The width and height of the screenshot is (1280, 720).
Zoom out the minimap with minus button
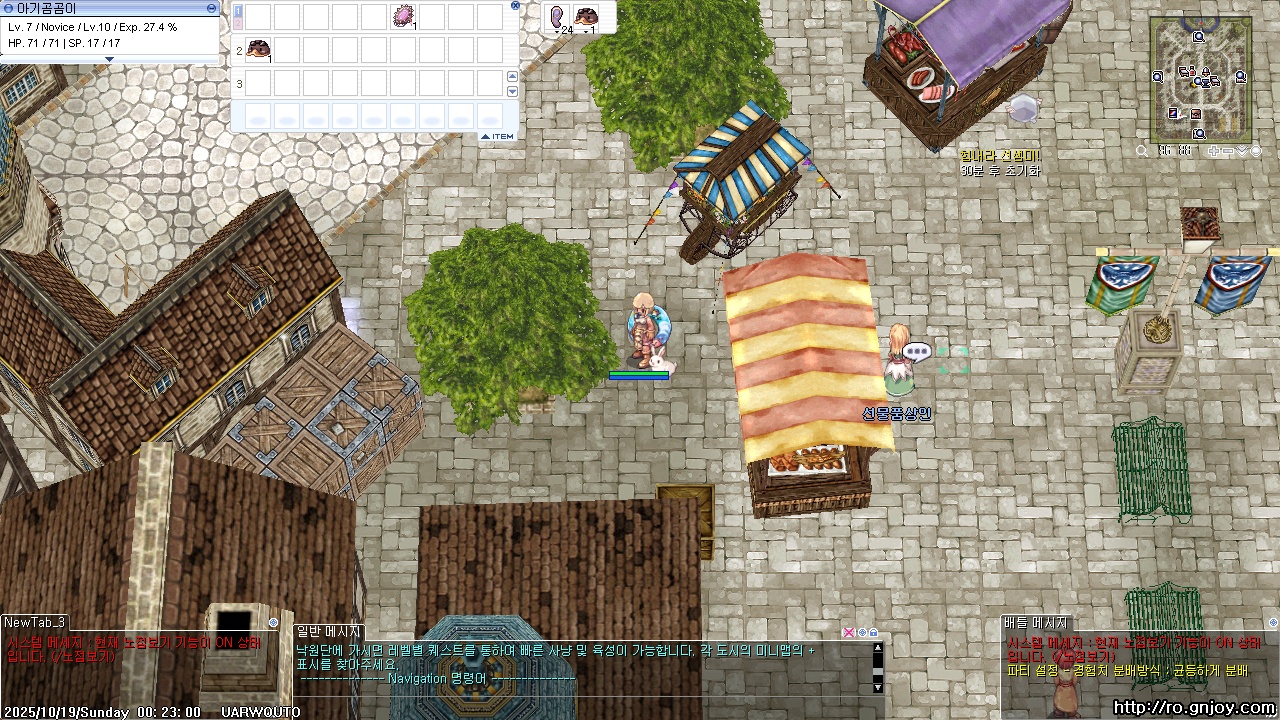coord(1228,151)
